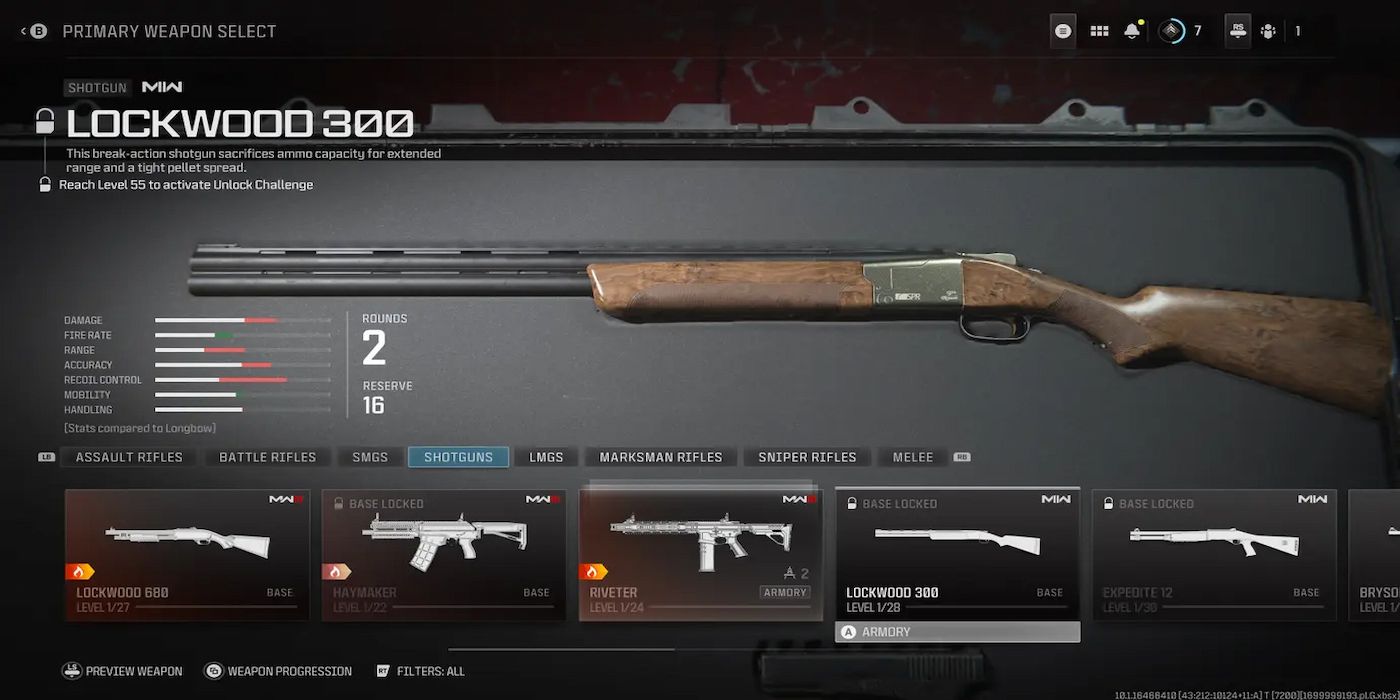The height and width of the screenshot is (700, 1400).
Task: Show the LMGs weapon list
Action: click(x=546, y=457)
